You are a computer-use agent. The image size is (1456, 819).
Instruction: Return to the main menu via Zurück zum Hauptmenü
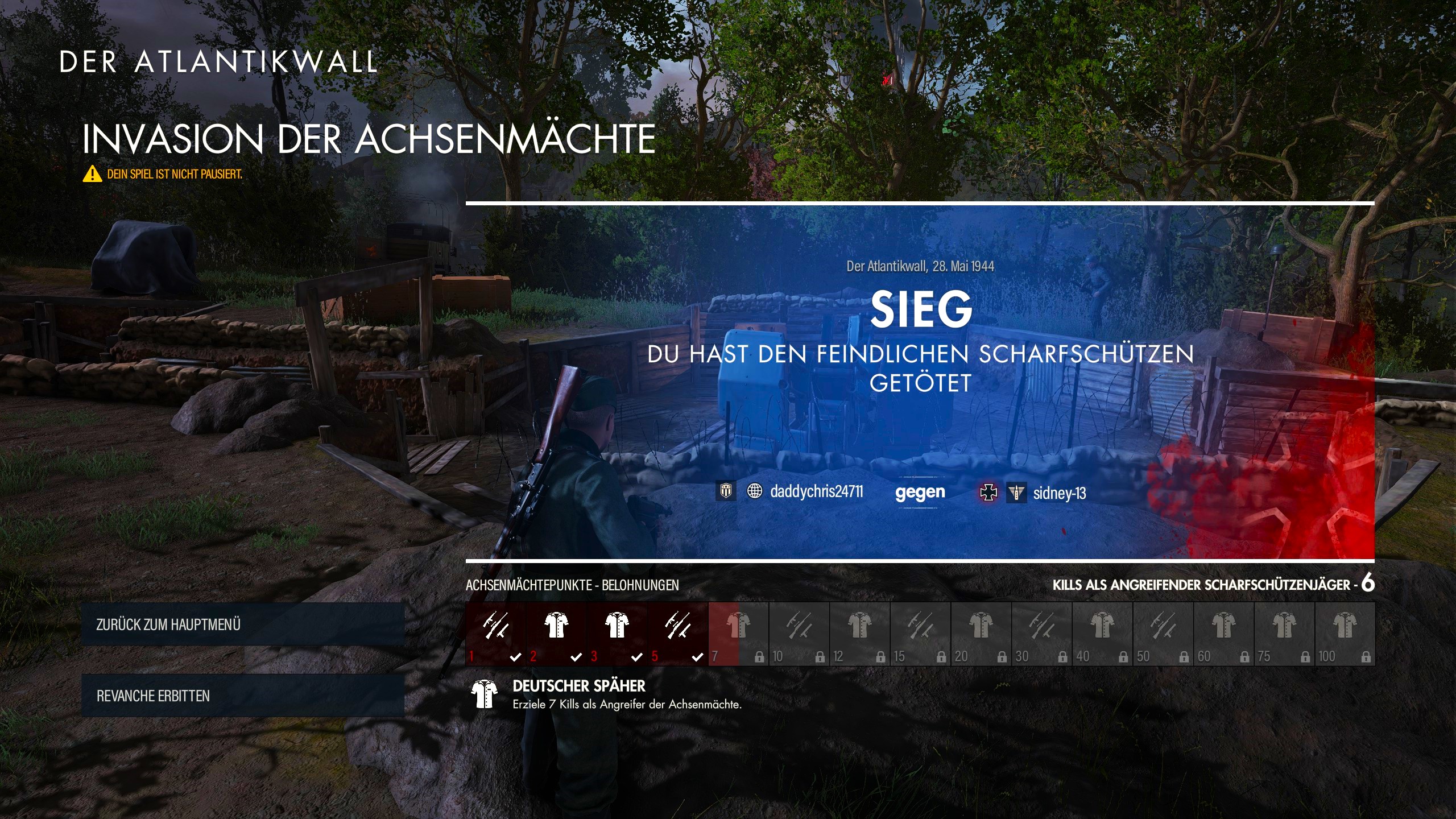242,624
